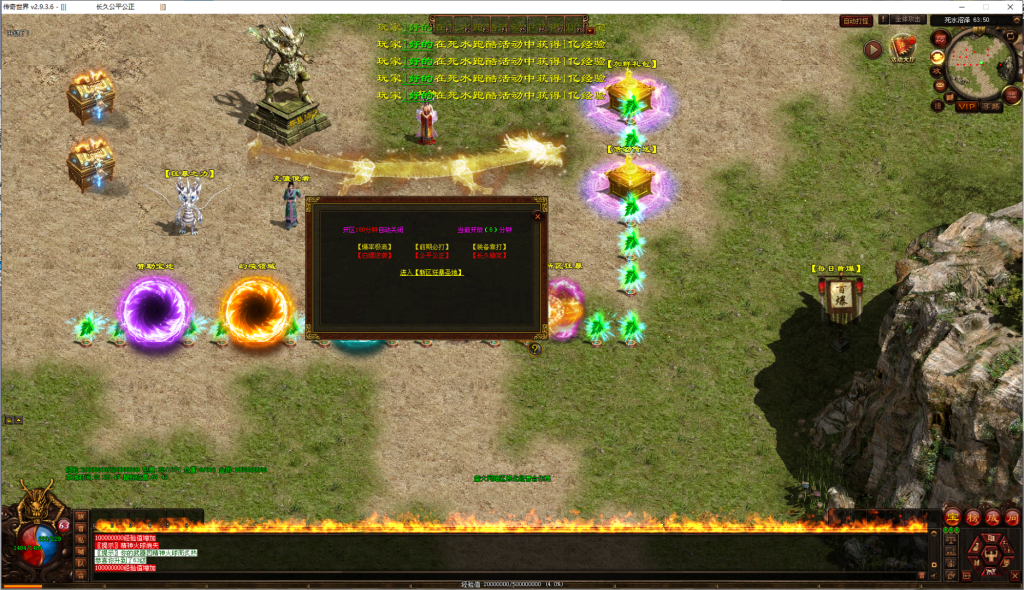Open the VIP panel

[966, 106]
